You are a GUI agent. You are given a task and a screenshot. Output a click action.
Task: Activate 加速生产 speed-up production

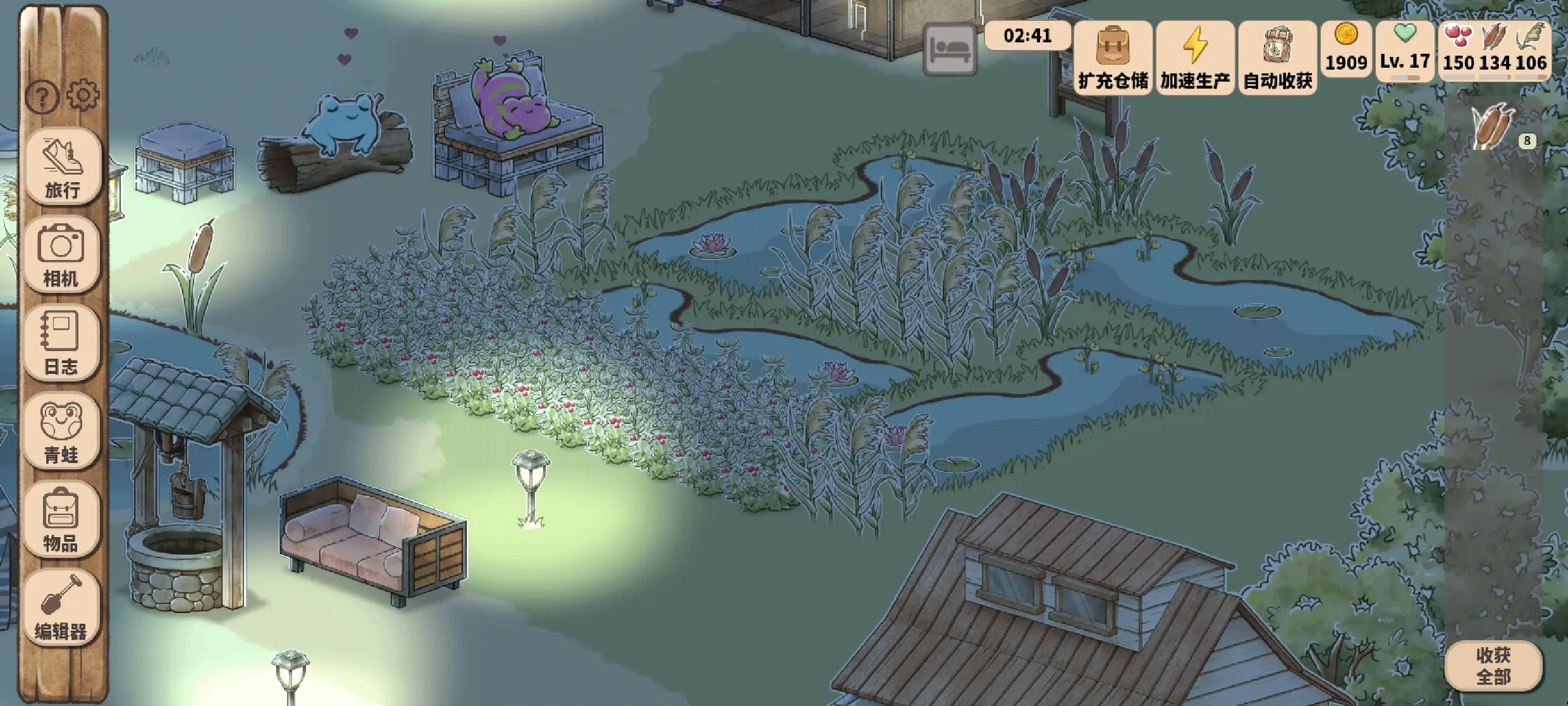click(x=1195, y=58)
